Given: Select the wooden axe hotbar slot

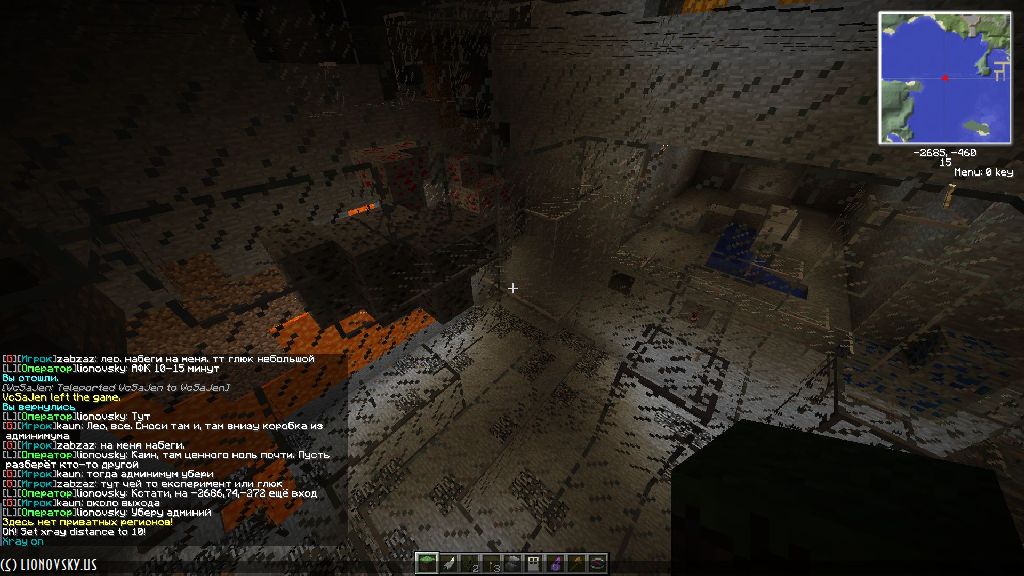Looking at the screenshot, I should click(x=577, y=564).
